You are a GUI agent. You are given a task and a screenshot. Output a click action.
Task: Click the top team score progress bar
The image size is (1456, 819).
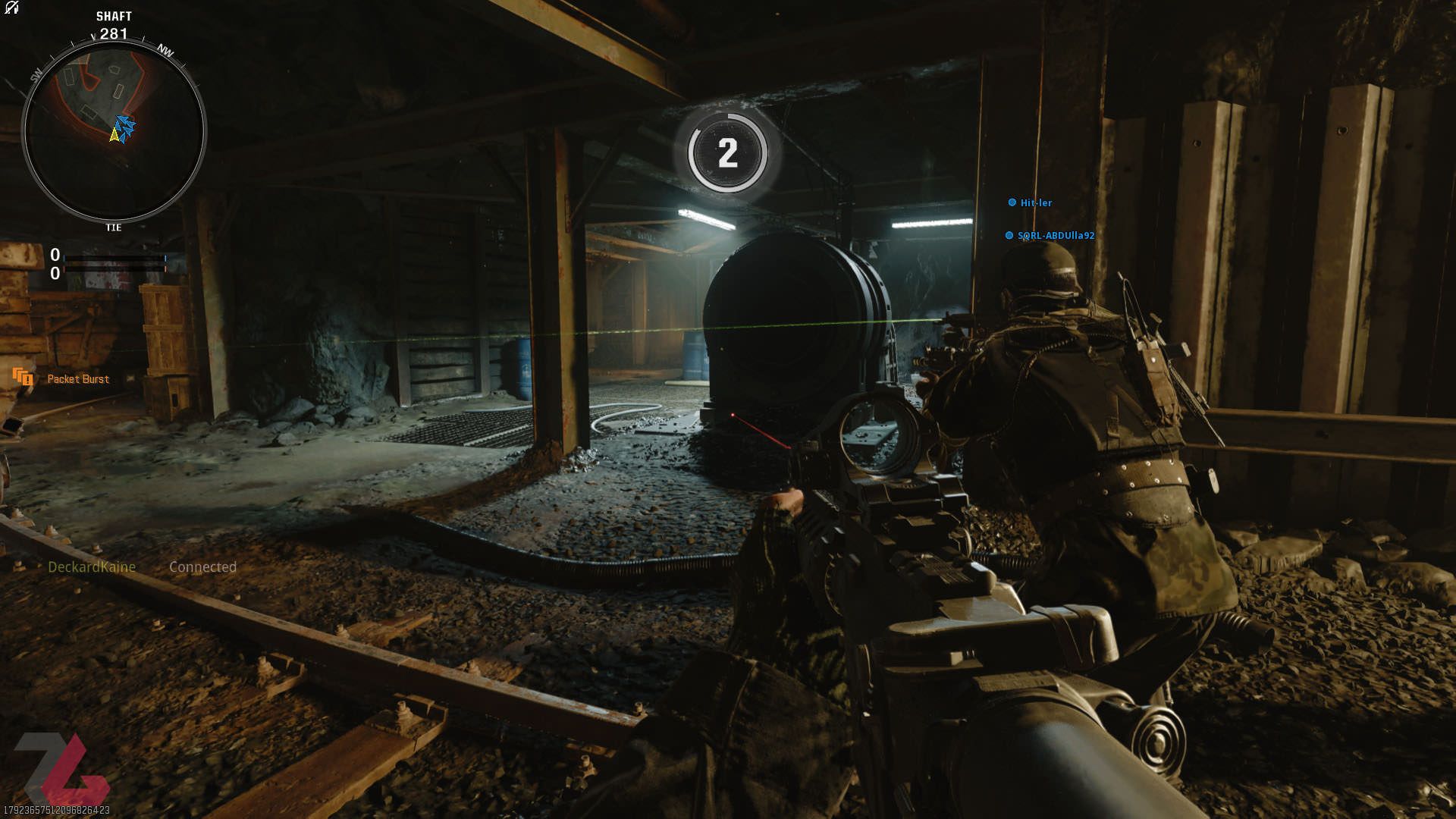[114, 258]
